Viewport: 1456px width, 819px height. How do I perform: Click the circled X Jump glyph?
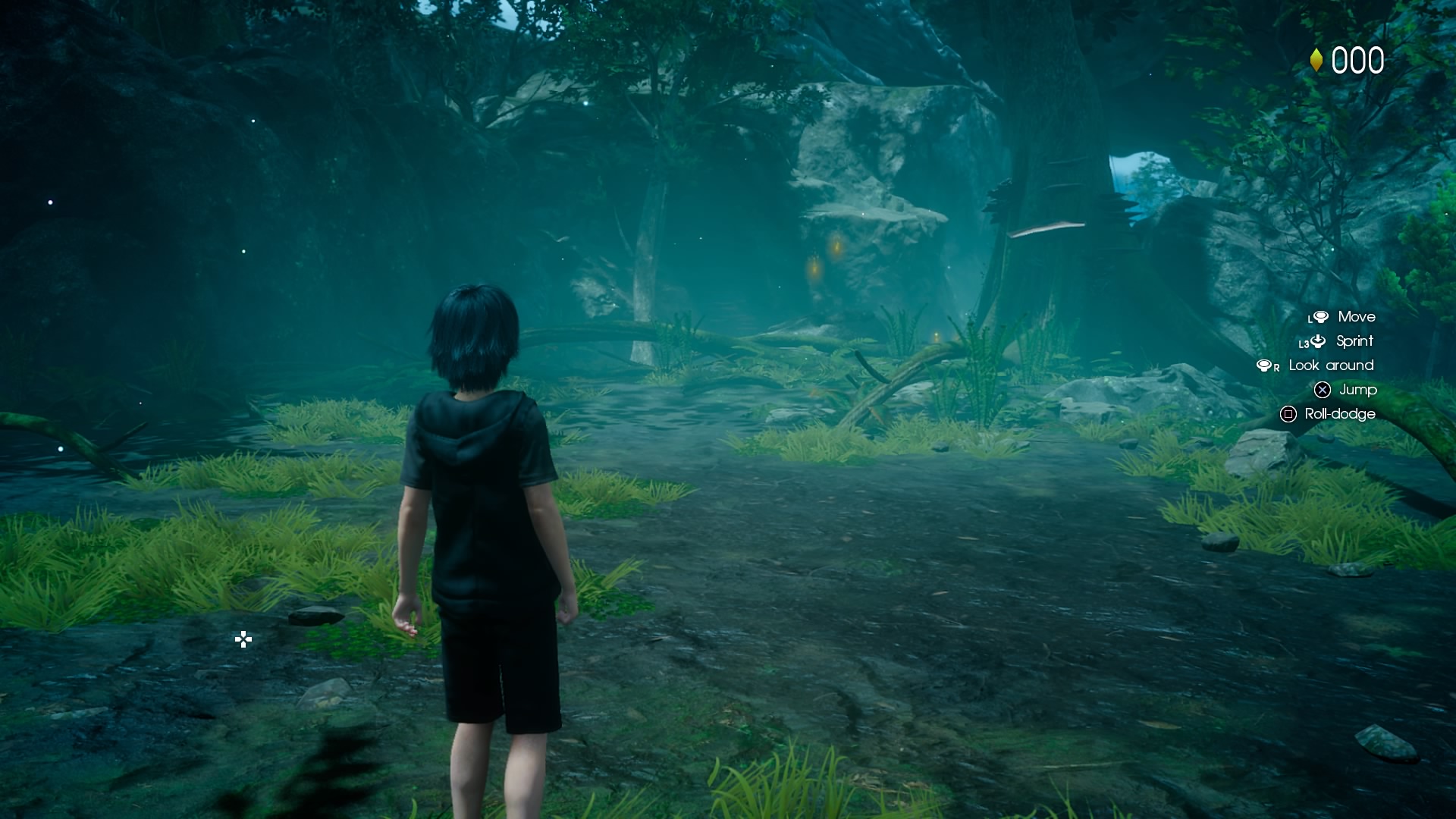pos(1323,390)
